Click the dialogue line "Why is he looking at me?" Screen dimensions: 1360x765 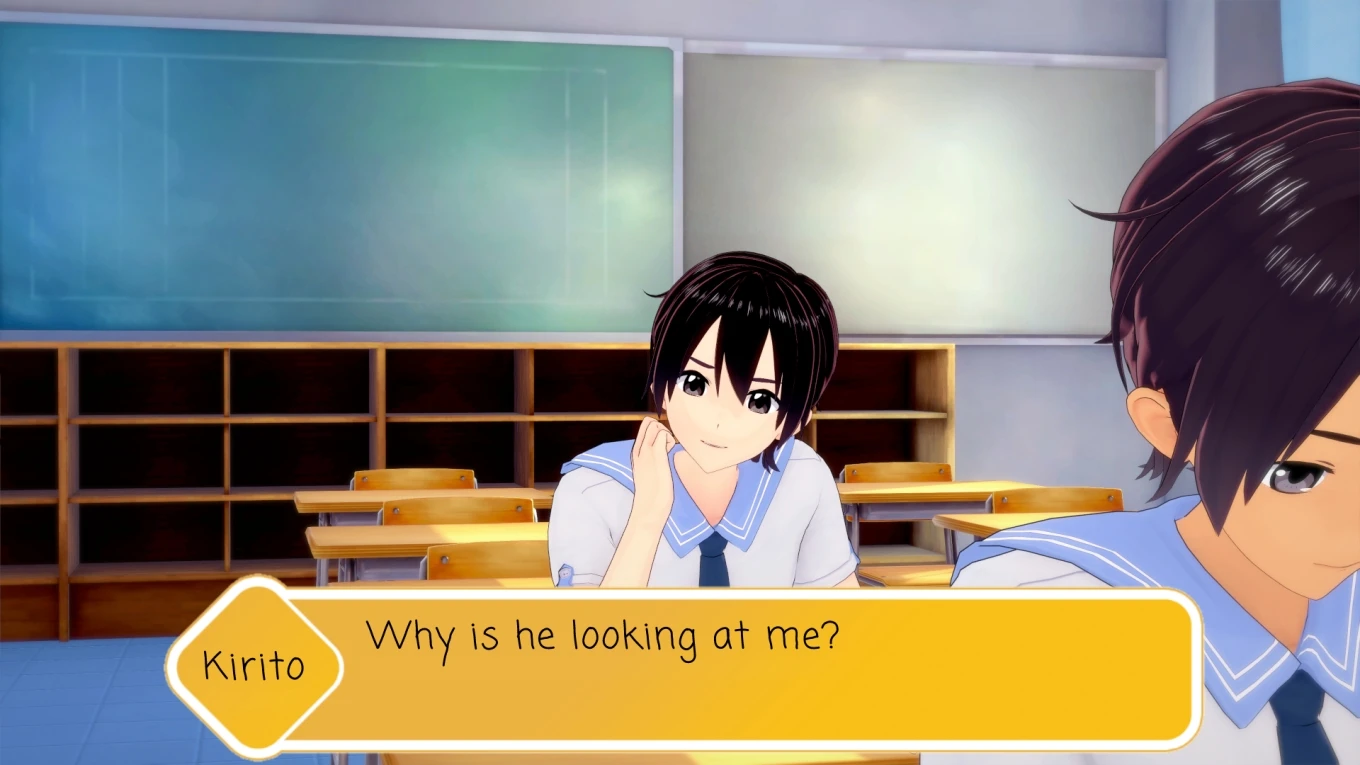pos(600,633)
